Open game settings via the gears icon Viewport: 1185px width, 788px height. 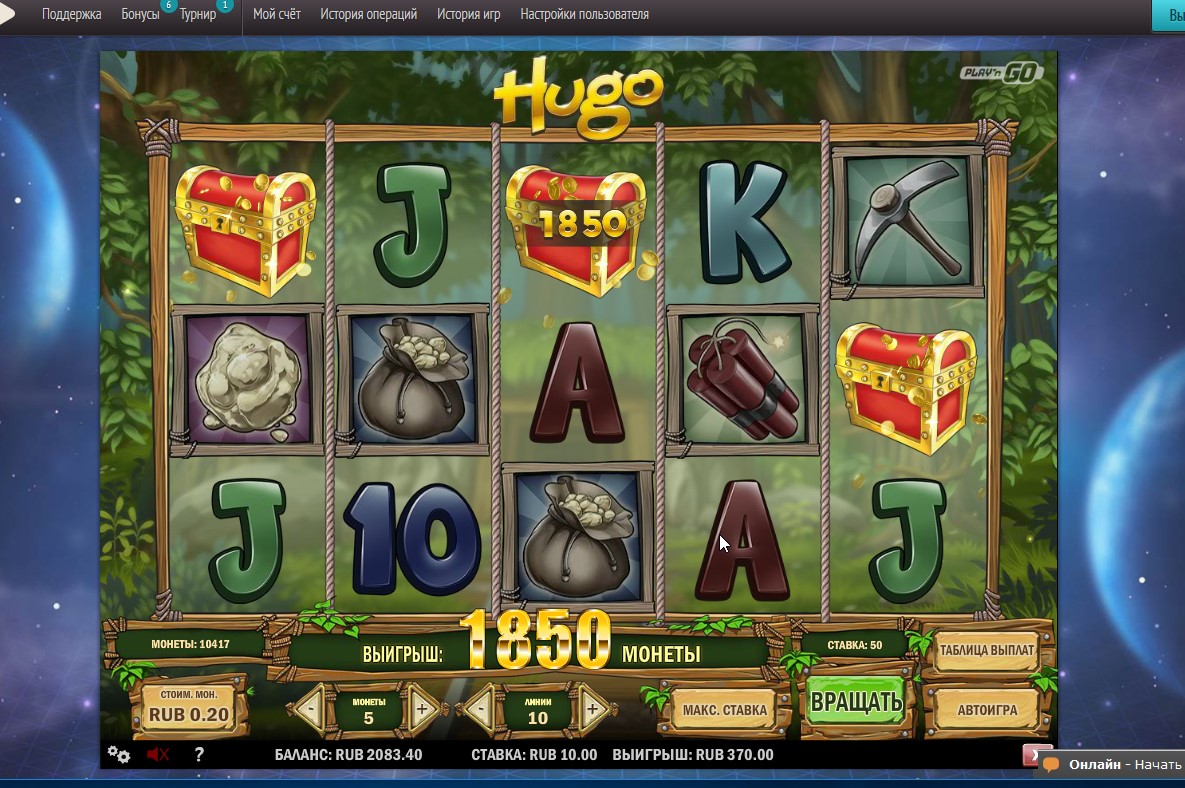[x=119, y=755]
